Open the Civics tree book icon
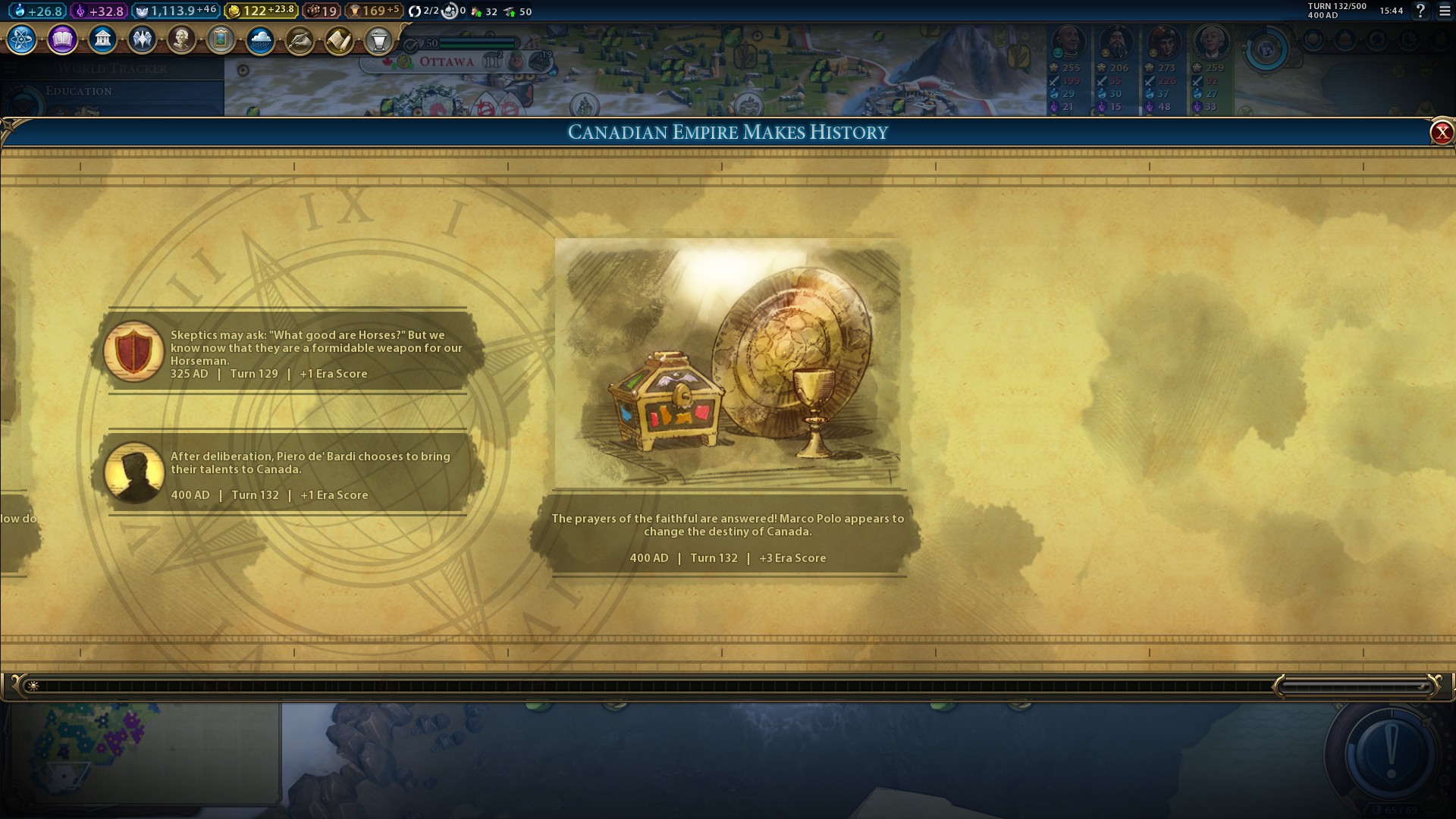The image size is (1456, 819). 62,39
